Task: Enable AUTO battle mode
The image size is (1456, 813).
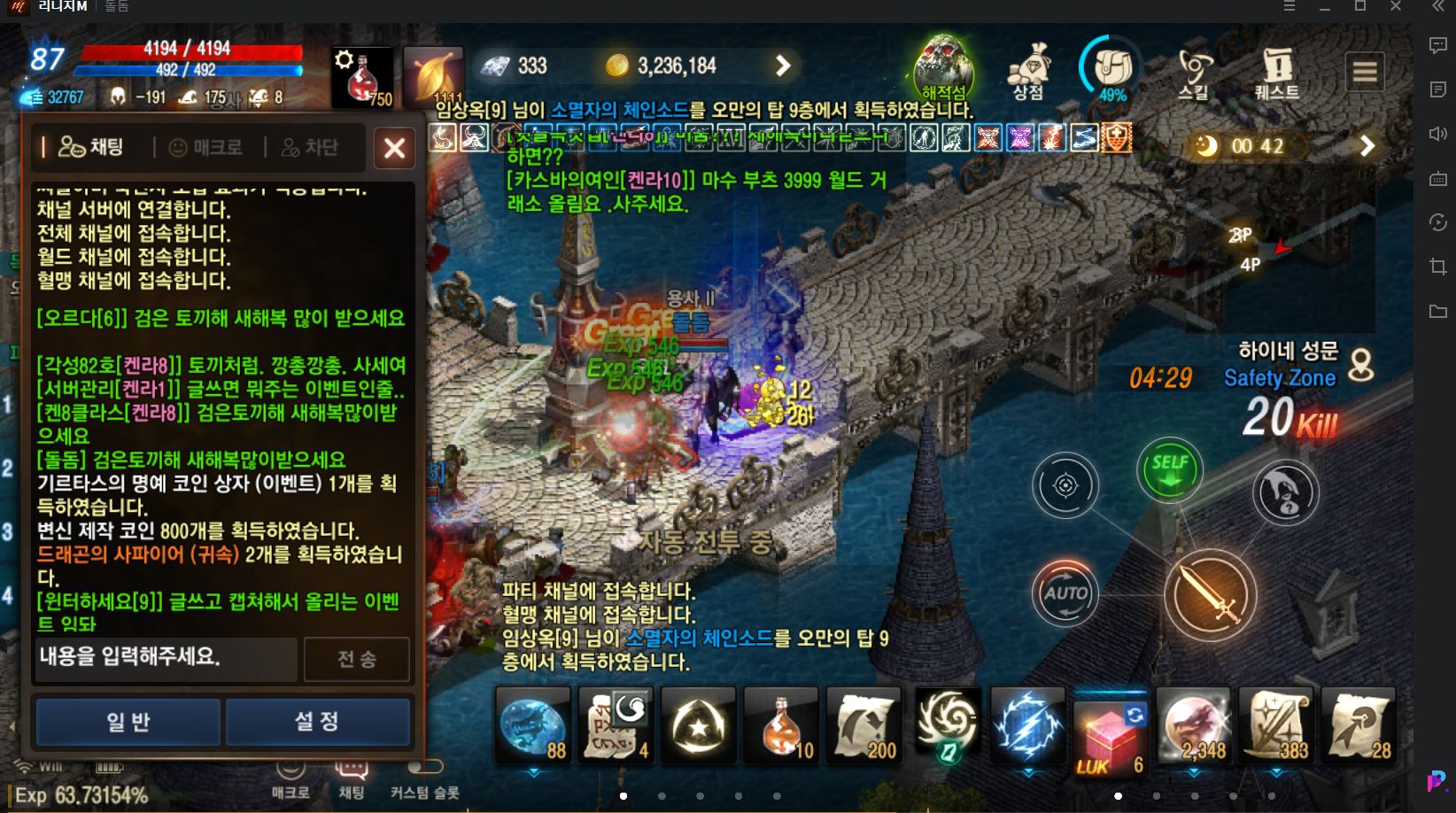Action: click(1065, 594)
